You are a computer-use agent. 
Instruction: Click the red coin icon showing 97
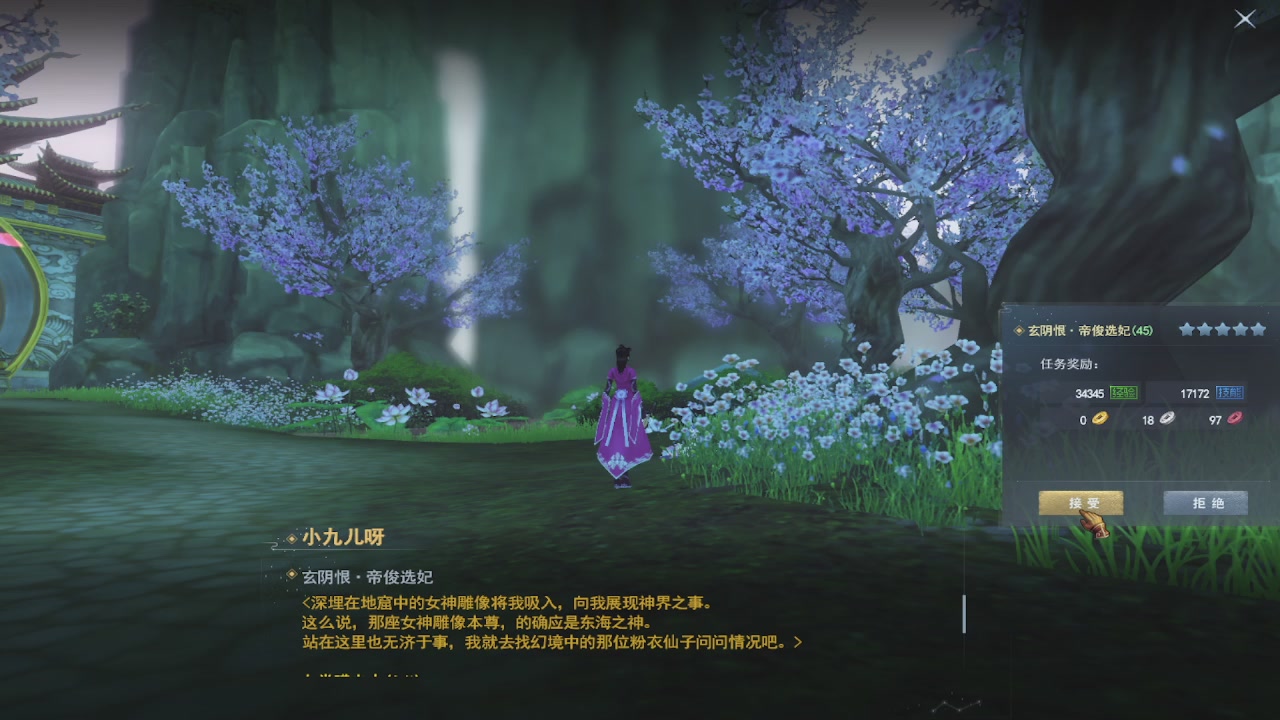pos(1234,418)
